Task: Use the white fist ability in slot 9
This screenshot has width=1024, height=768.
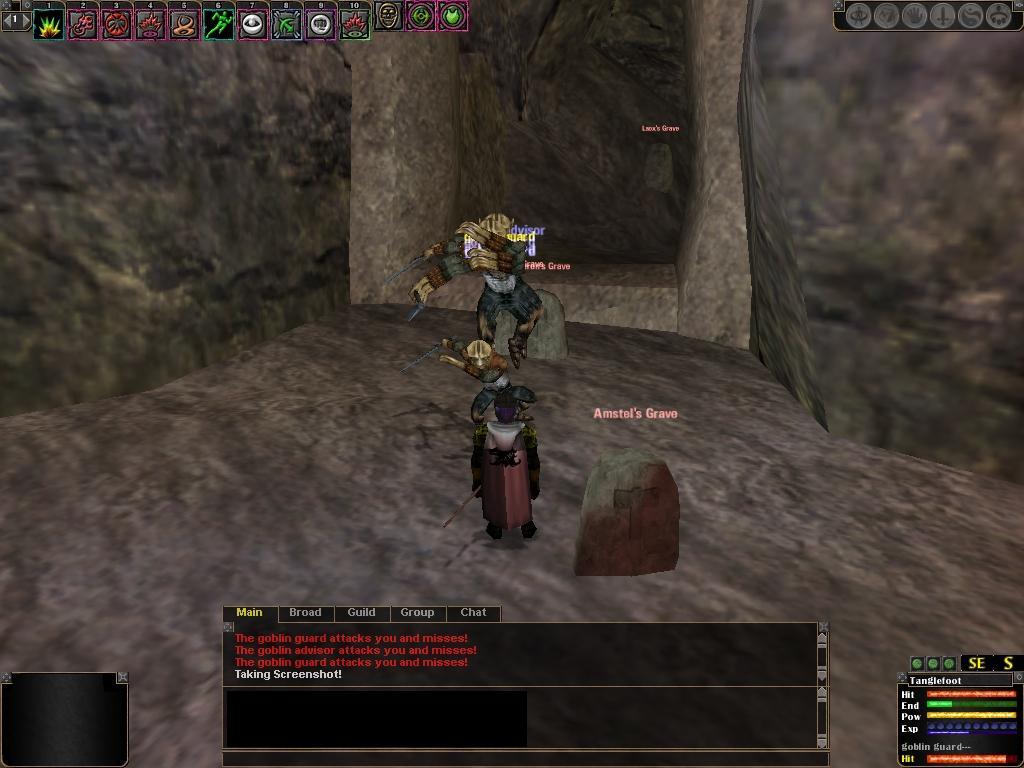Action: pyautogui.click(x=320, y=24)
